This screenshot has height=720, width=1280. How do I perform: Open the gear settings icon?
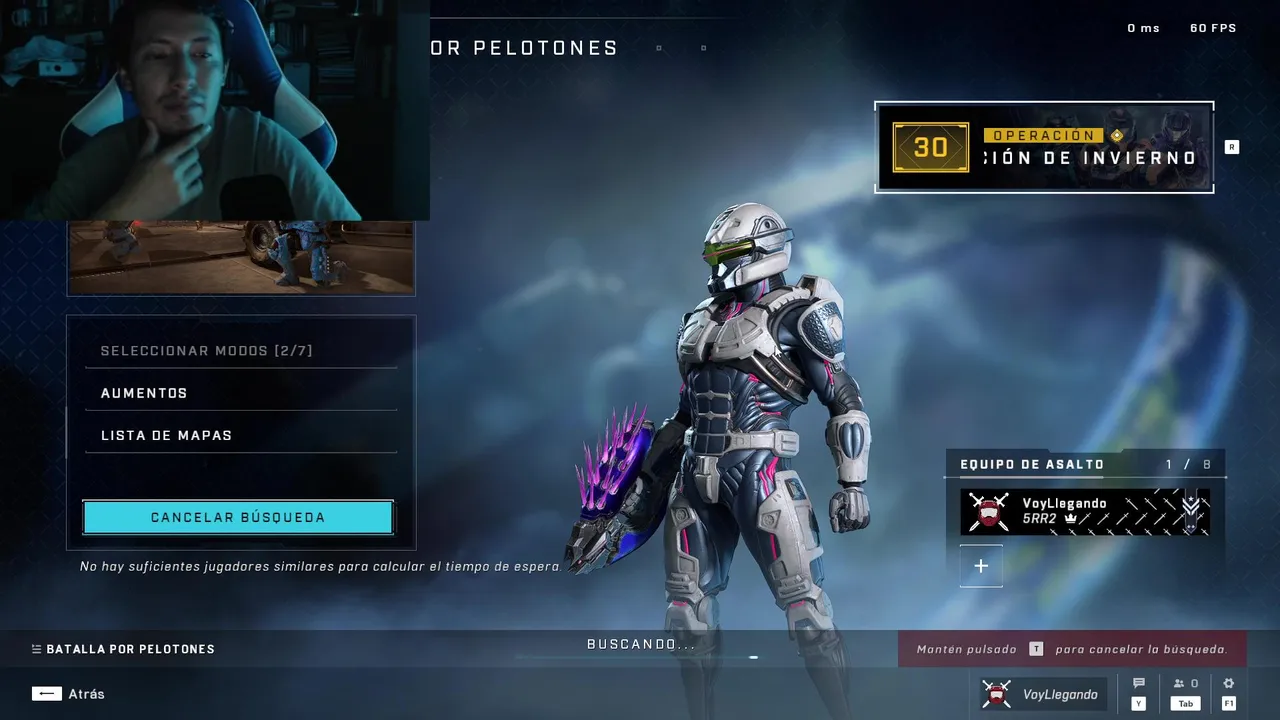(1229, 685)
